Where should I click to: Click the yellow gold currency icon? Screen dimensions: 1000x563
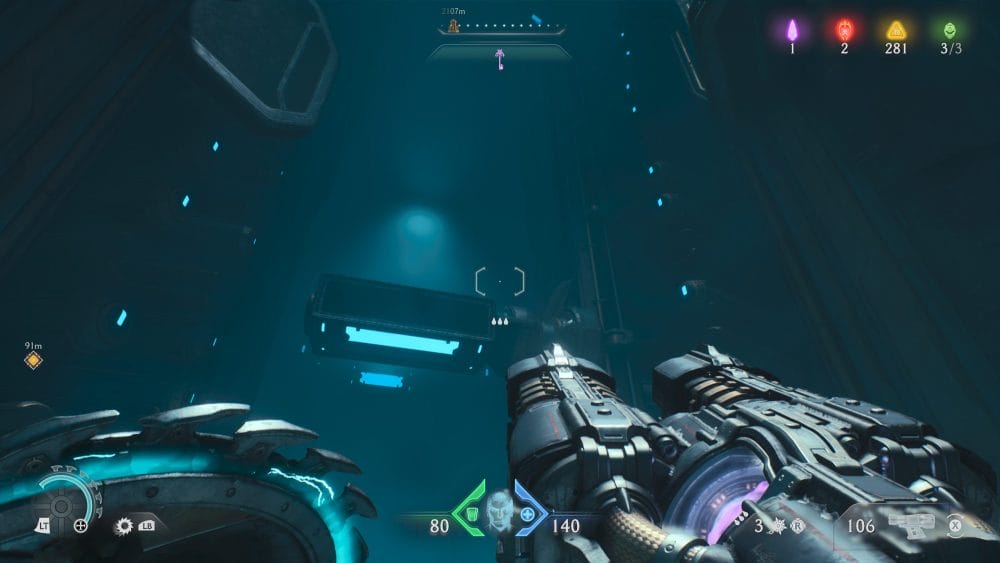pos(896,30)
